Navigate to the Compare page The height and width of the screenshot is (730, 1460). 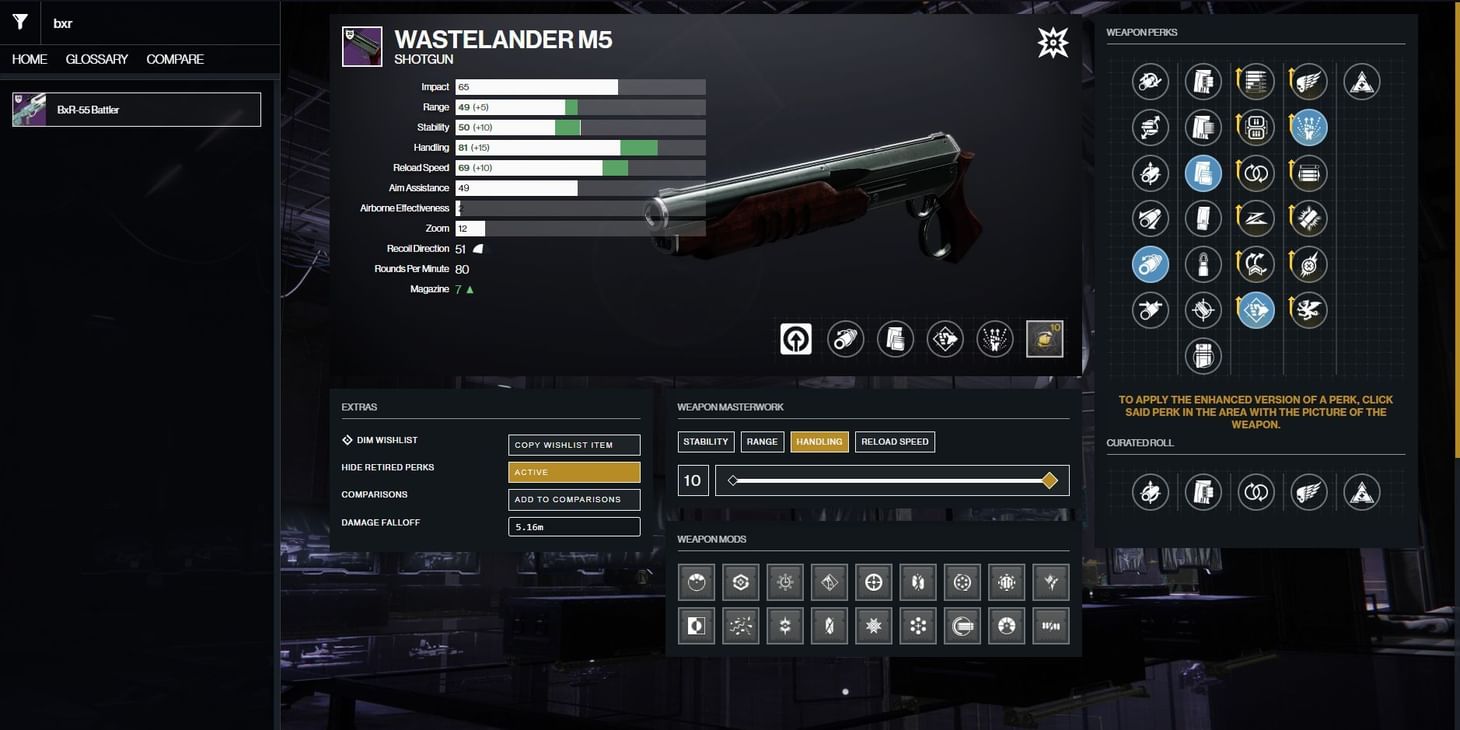point(175,59)
